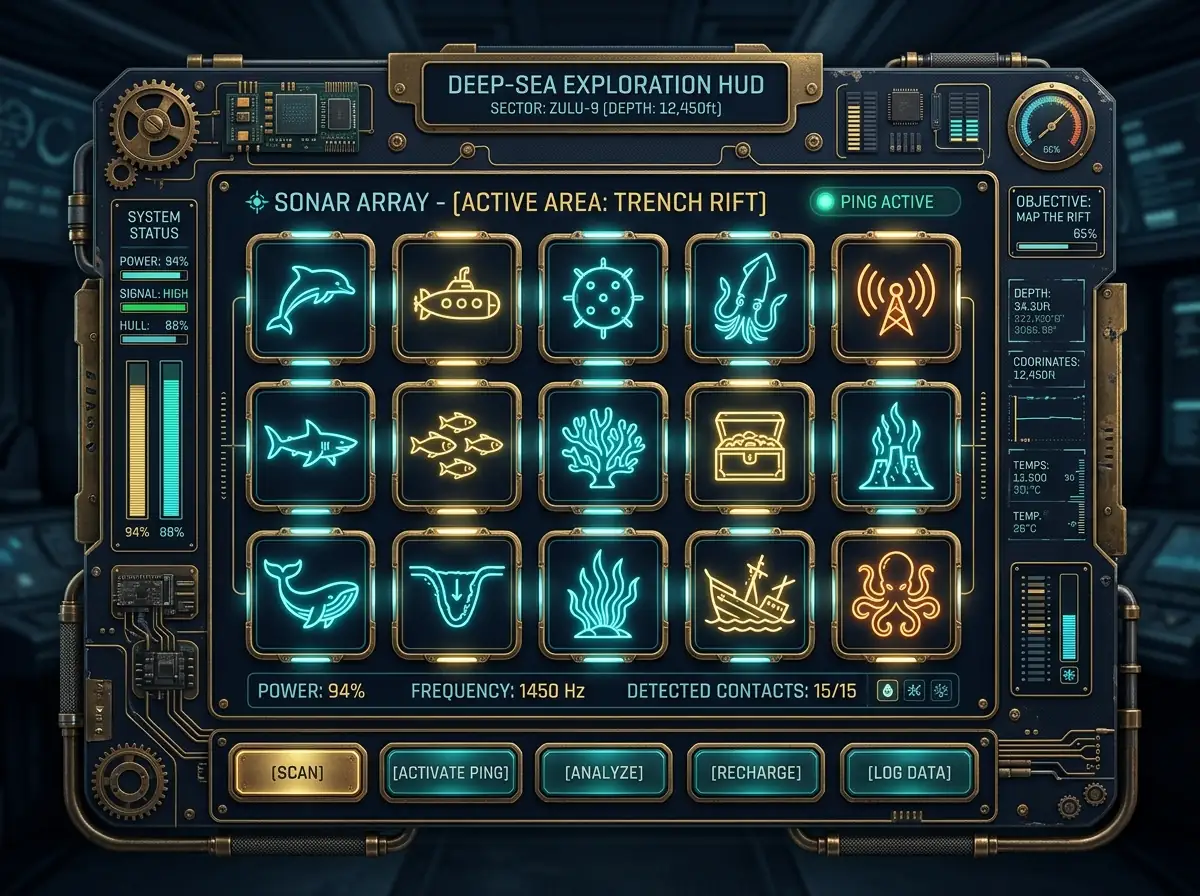Screen dimensions: 1200x896
Task: Activate the sonar ping button
Action: tap(450, 773)
